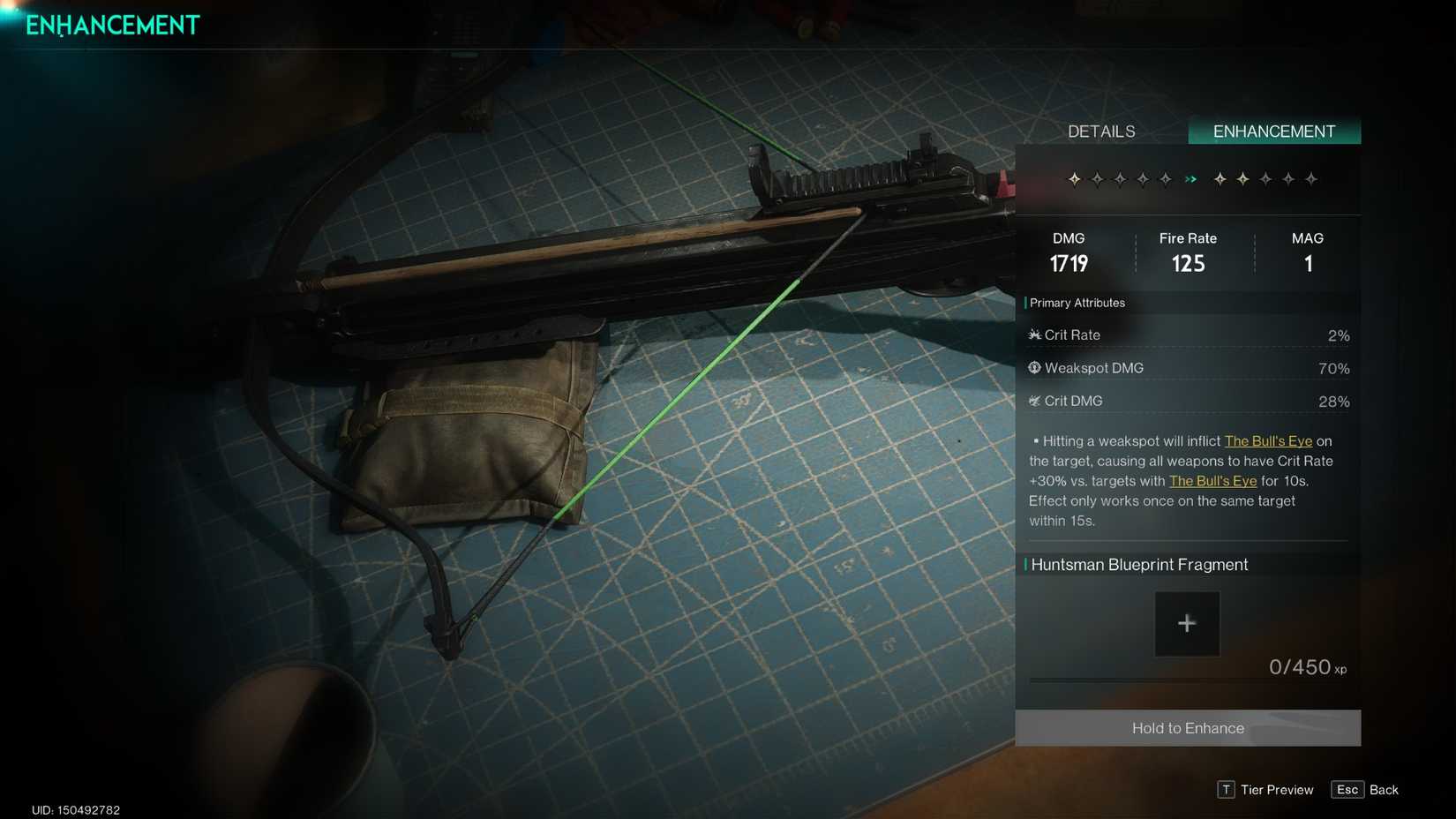1456x819 pixels.
Task: Switch to the DETAILS tab
Action: click(1100, 131)
